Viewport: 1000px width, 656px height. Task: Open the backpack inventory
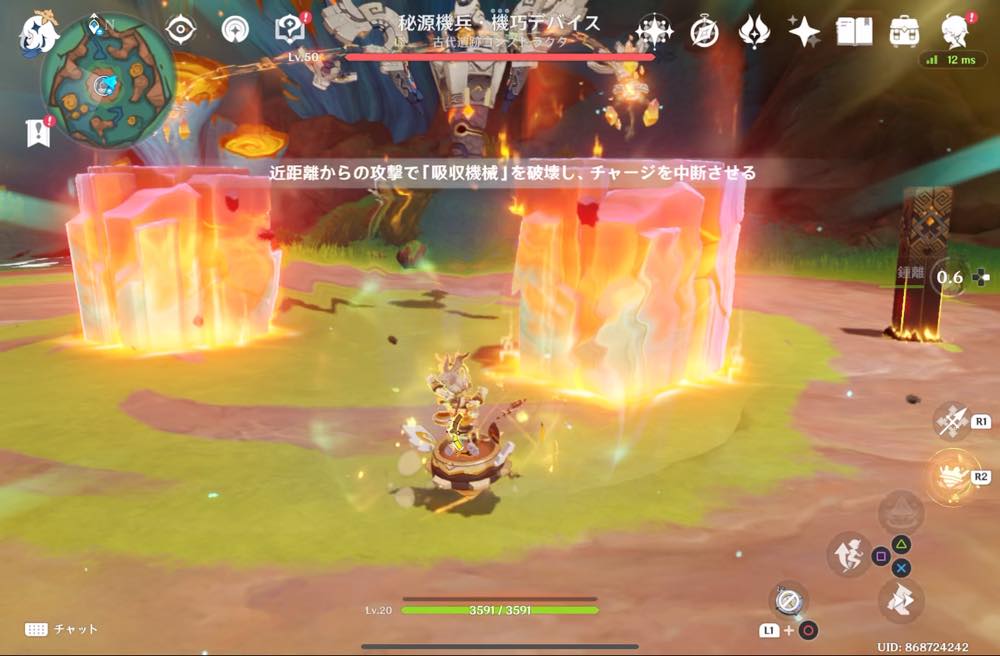tap(904, 31)
